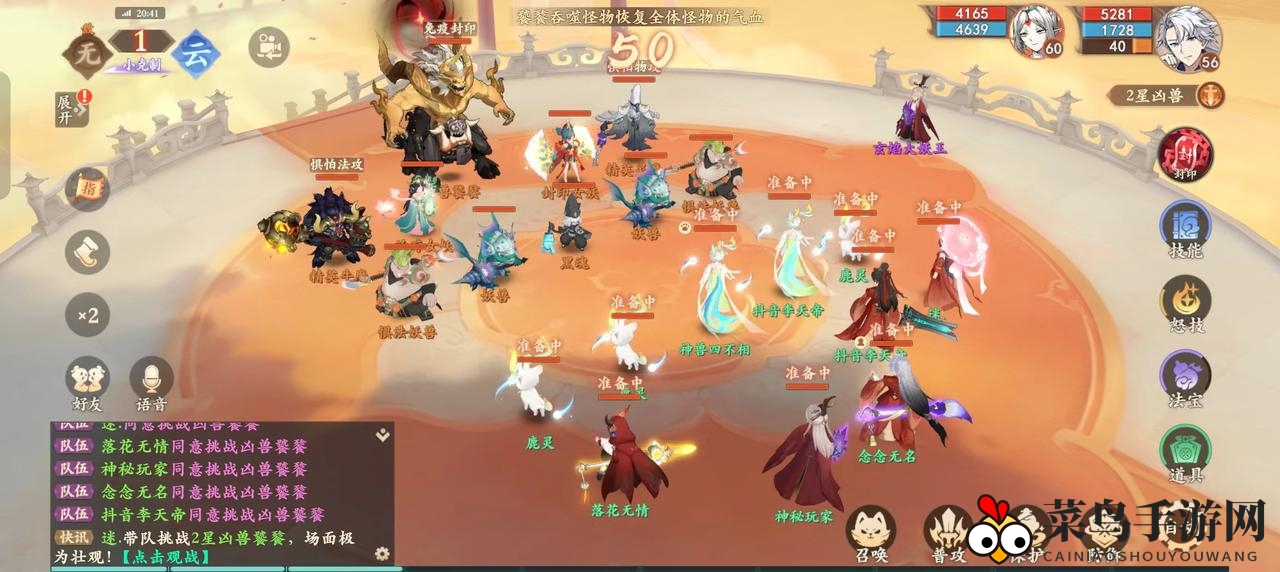Select the white-haired character portrait level 56

click(x=1187, y=38)
